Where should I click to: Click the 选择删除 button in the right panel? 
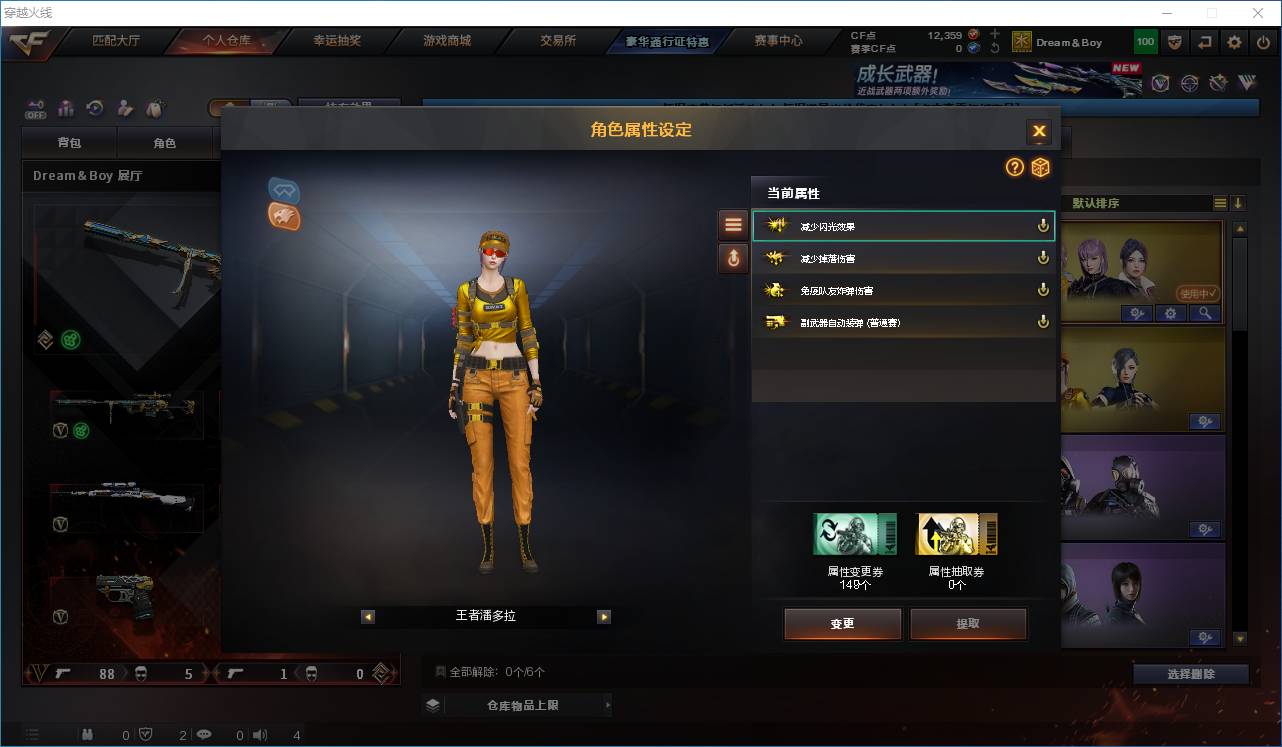(x=1193, y=674)
